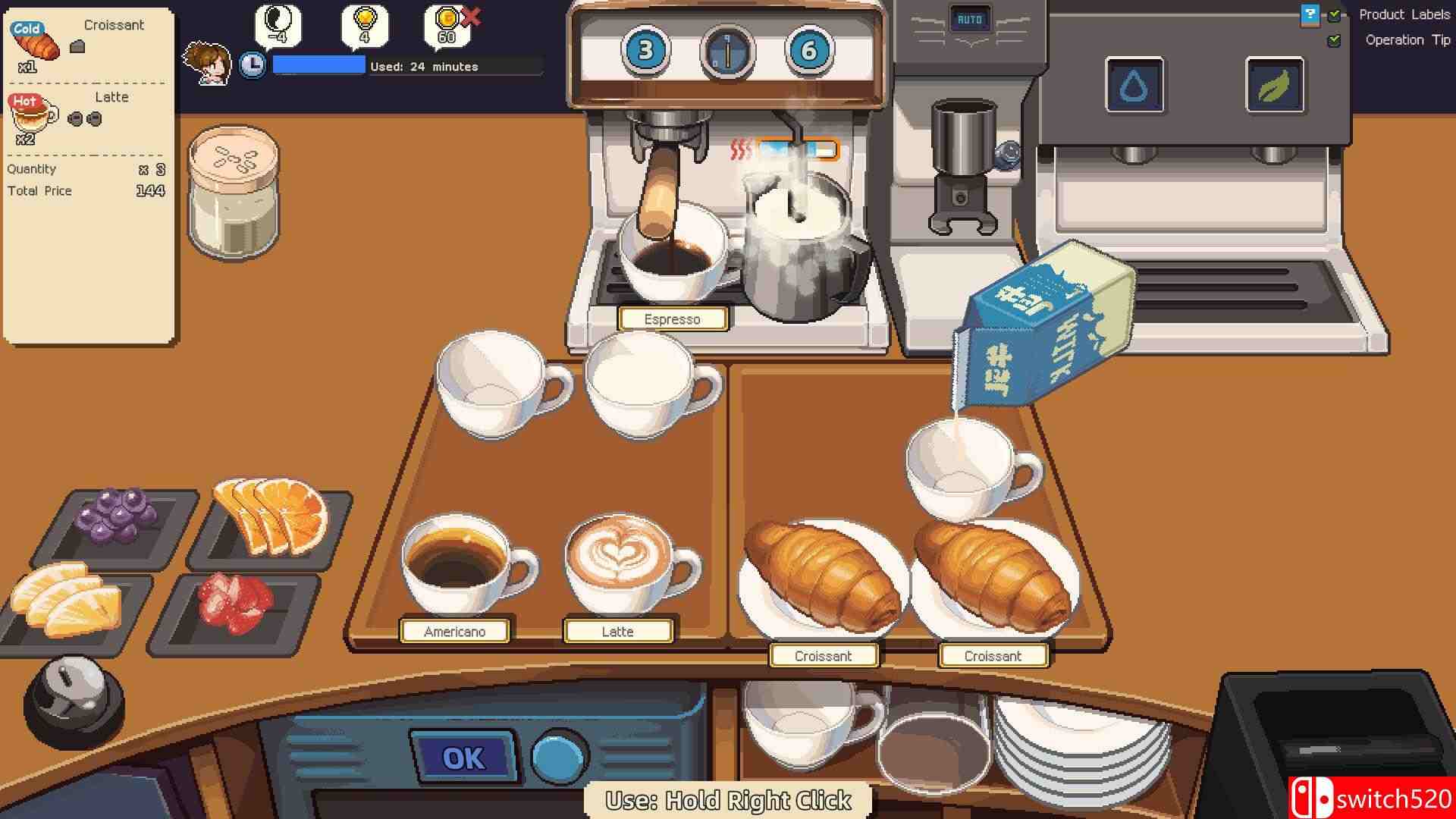Screen dimensions: 1456x819
Task: Click the center timer dial on the espresso machine
Action: (x=727, y=50)
